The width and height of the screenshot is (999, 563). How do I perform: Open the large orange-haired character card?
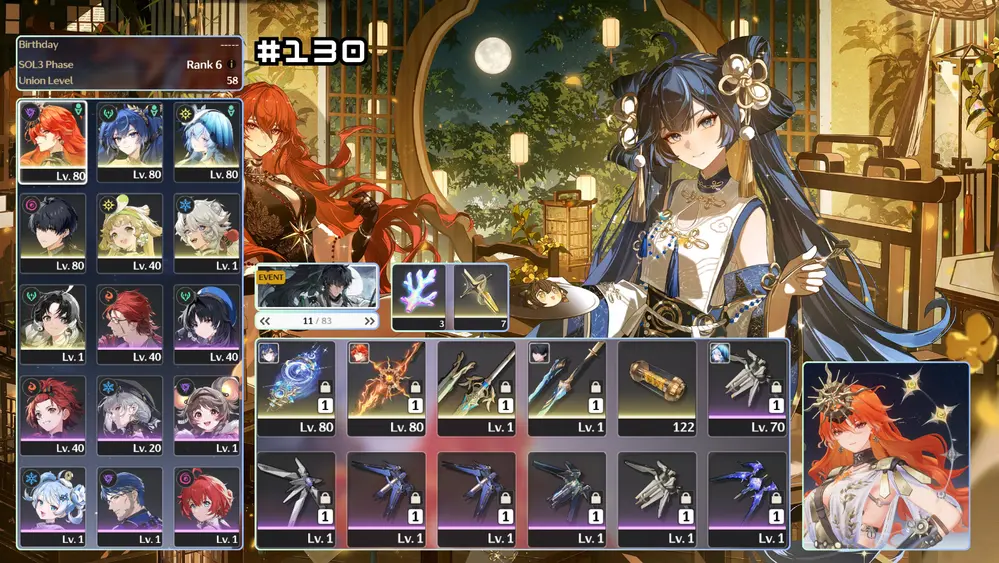tap(885, 455)
